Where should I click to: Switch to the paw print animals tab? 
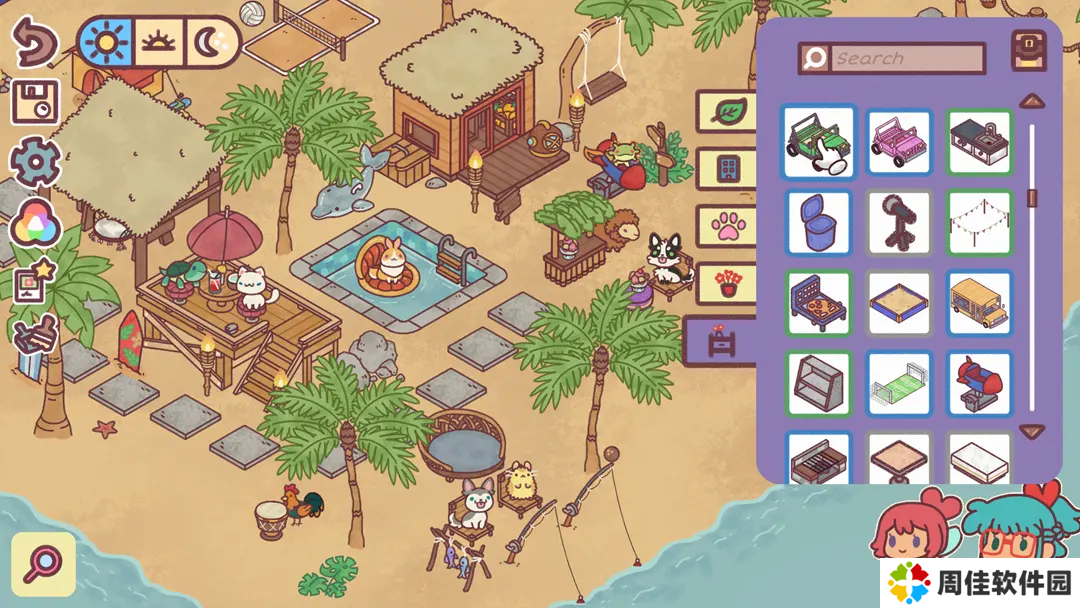point(726,225)
